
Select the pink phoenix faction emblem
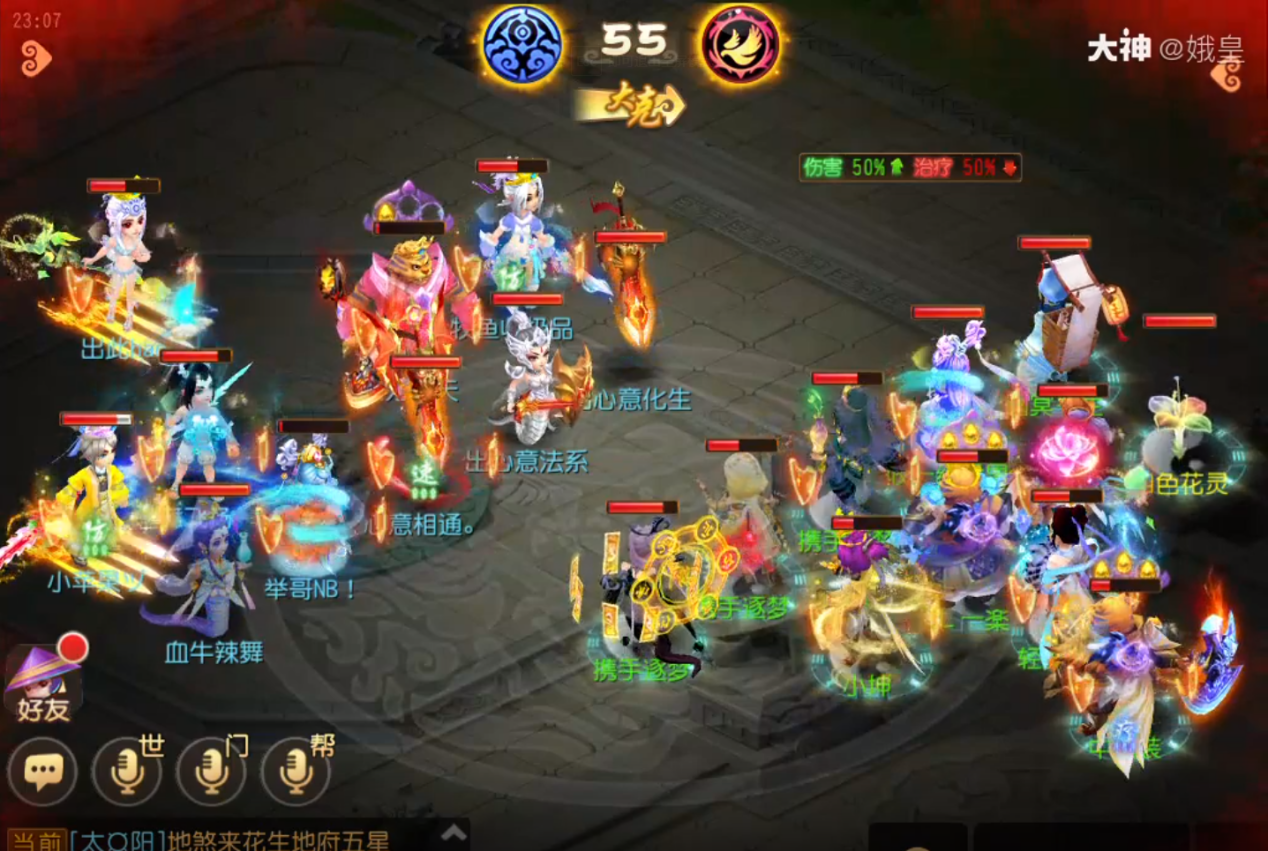pos(740,44)
